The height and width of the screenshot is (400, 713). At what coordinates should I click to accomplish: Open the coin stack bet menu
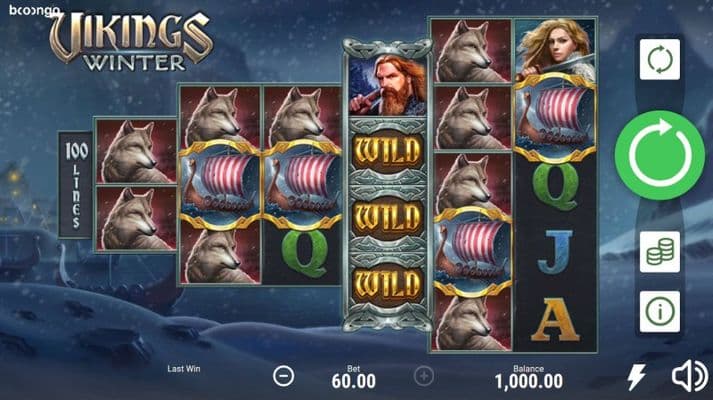coord(660,252)
